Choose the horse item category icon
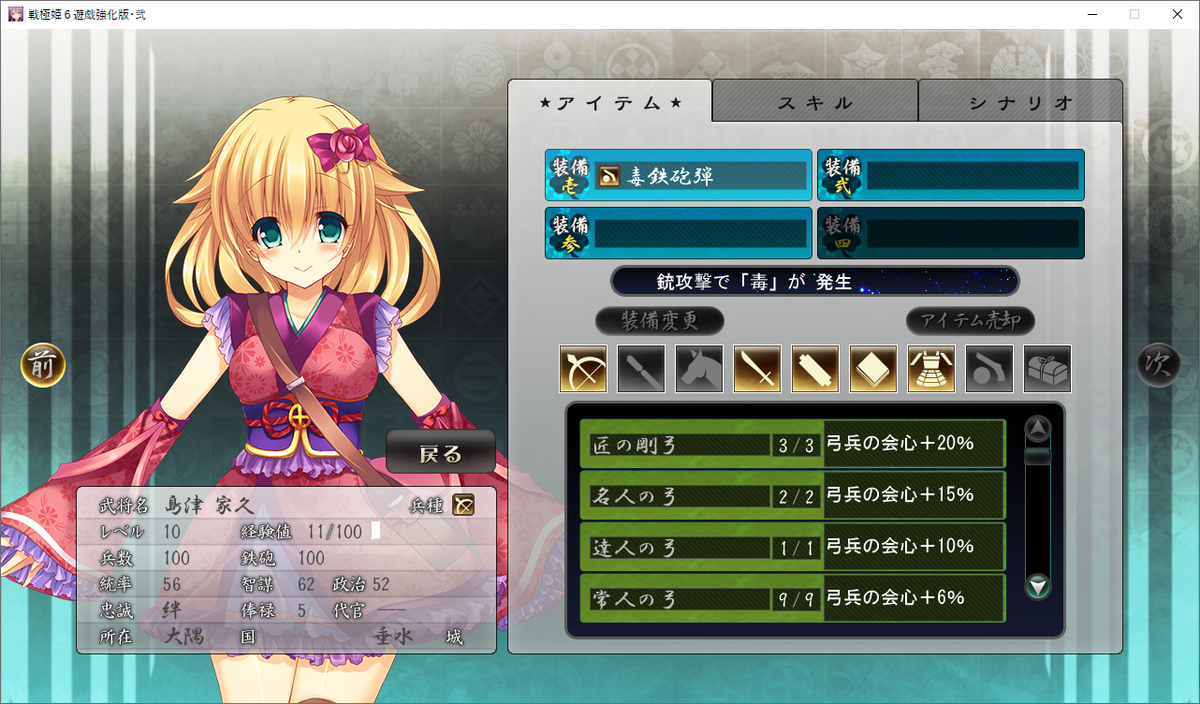 point(699,369)
